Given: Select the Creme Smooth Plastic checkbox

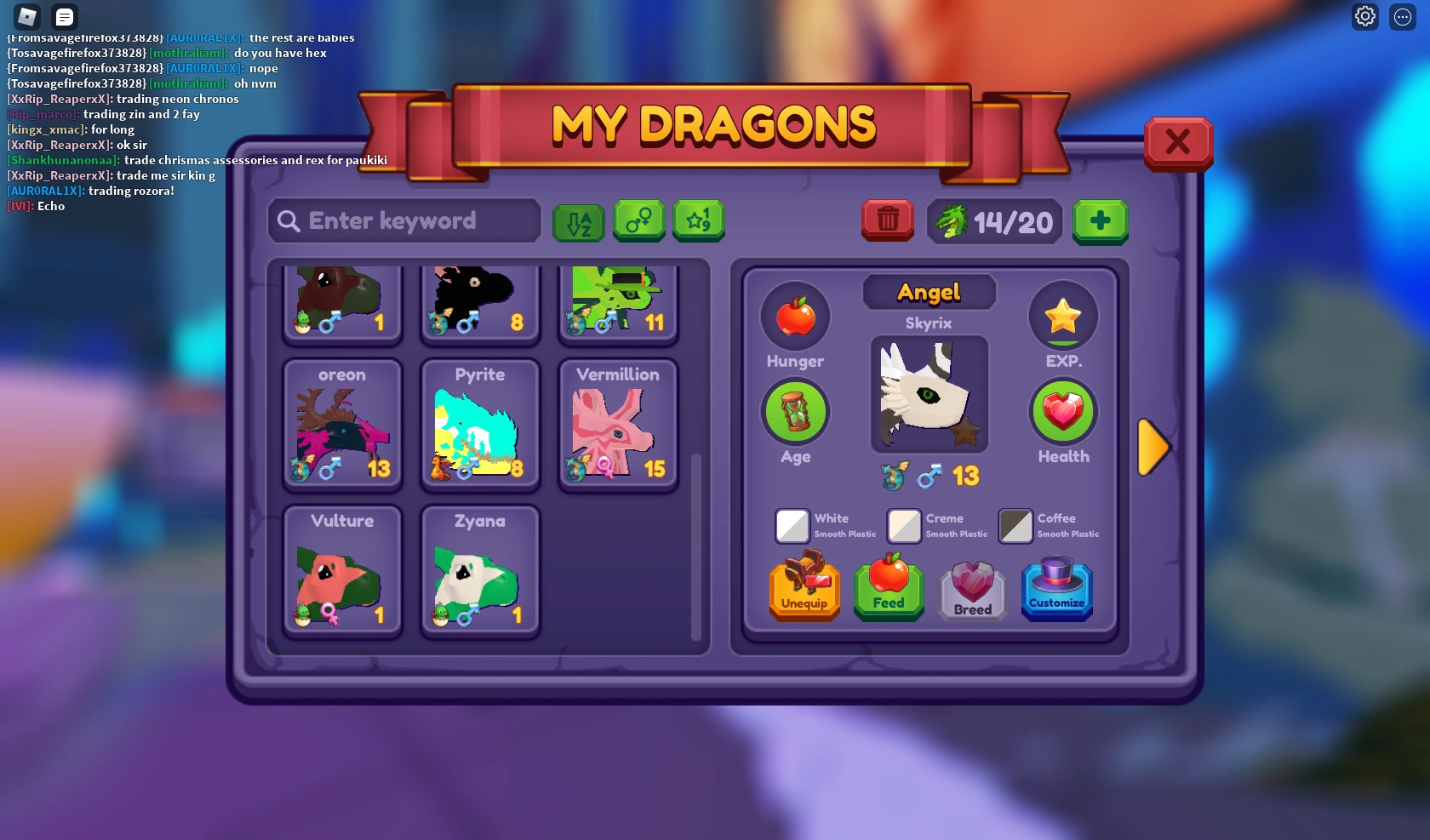Looking at the screenshot, I should (903, 526).
